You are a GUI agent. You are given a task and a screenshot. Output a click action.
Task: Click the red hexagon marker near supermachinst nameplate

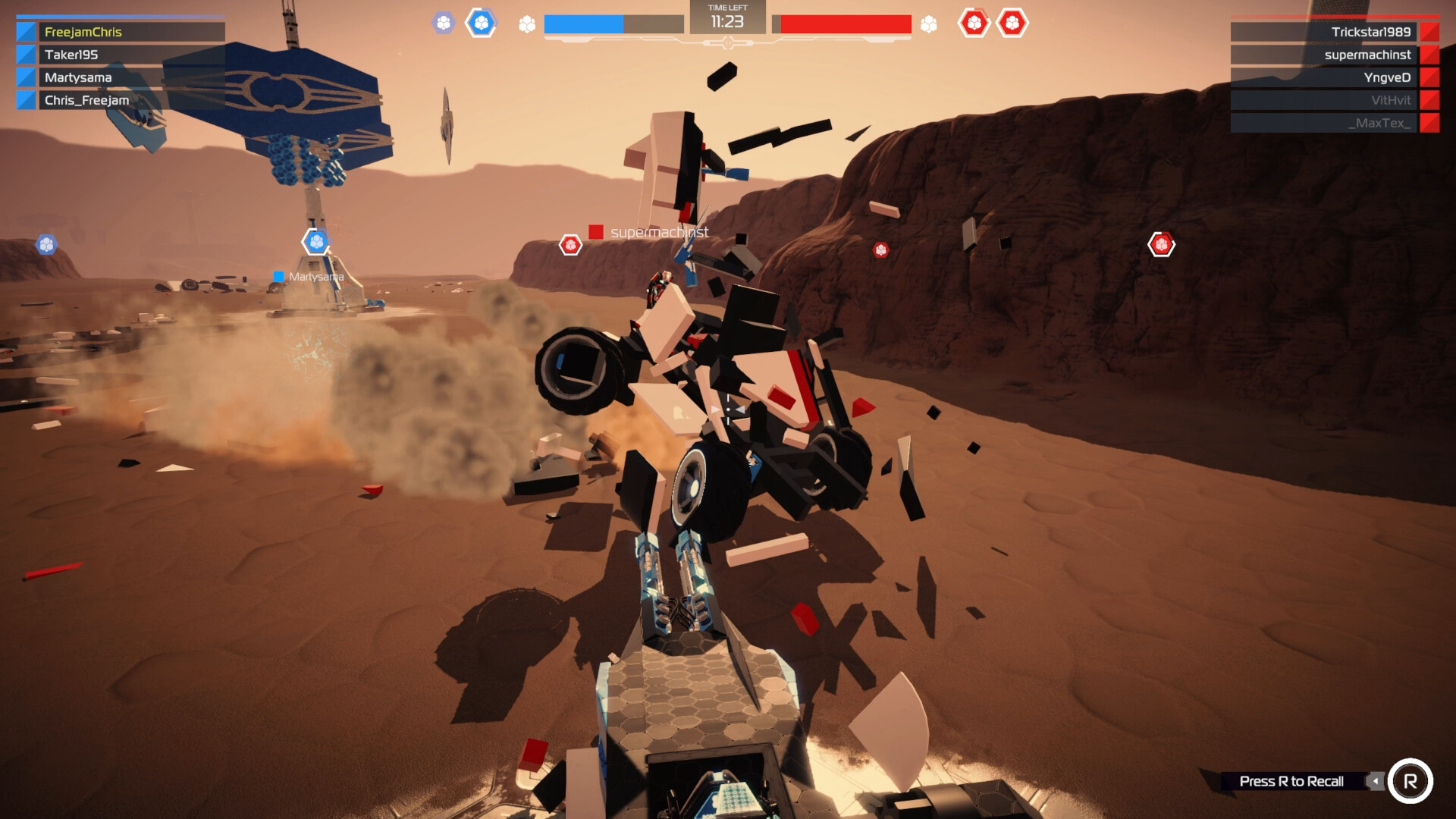pos(569,244)
